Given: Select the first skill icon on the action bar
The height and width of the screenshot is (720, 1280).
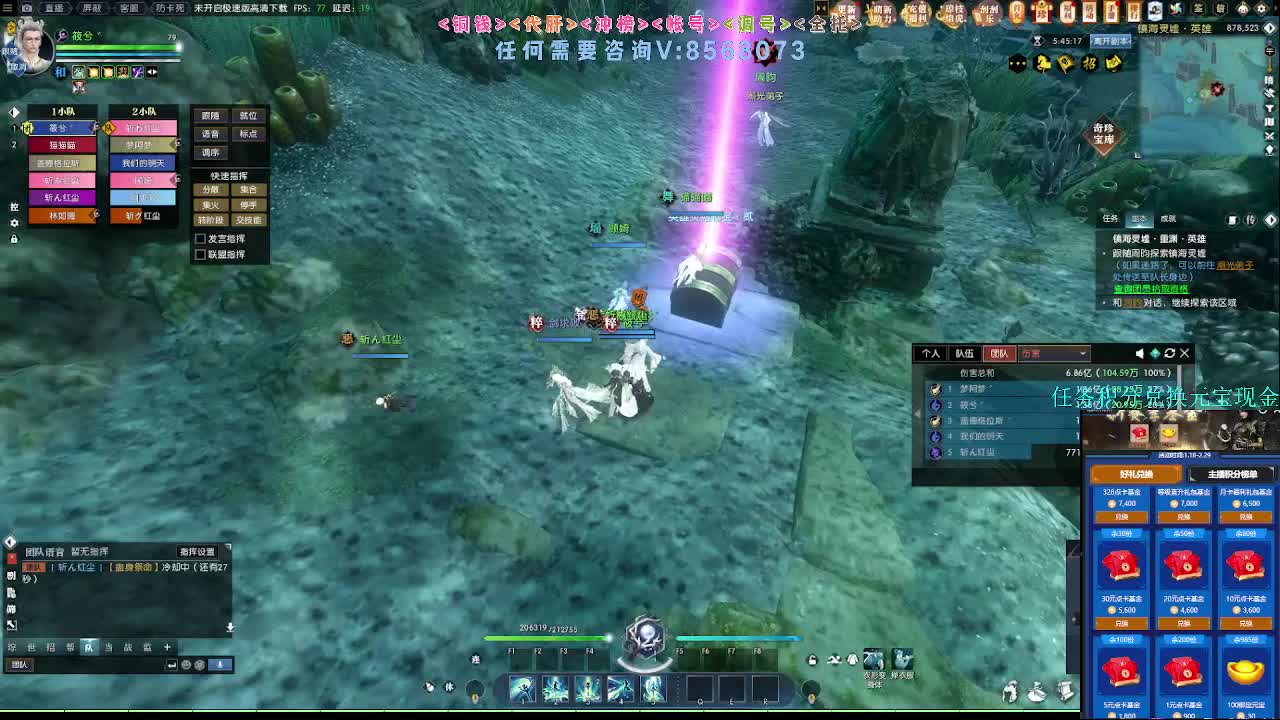Looking at the screenshot, I should (x=521, y=688).
